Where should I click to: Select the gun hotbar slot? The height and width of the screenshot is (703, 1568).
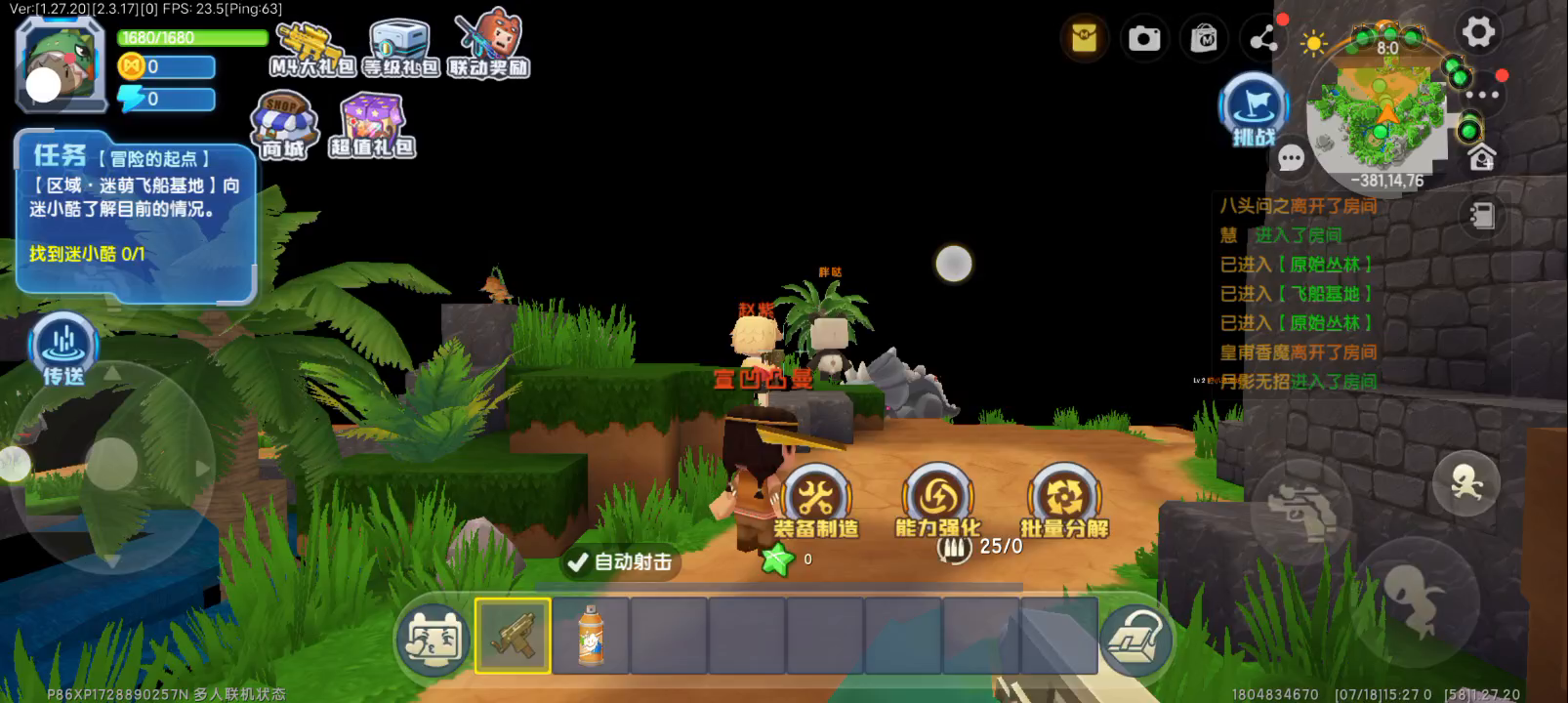pyautogui.click(x=513, y=636)
